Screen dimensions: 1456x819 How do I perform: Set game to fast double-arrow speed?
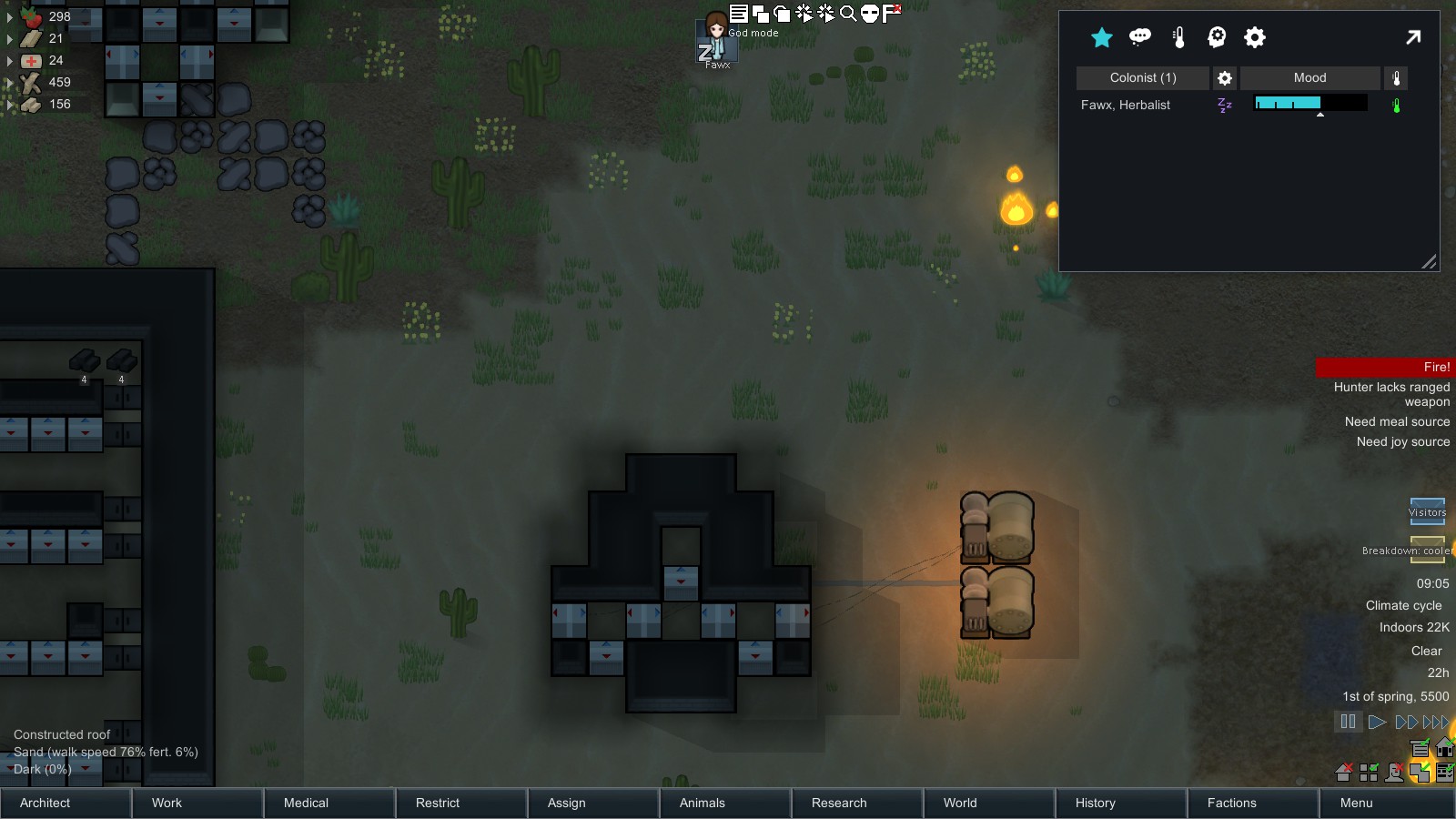(1406, 722)
